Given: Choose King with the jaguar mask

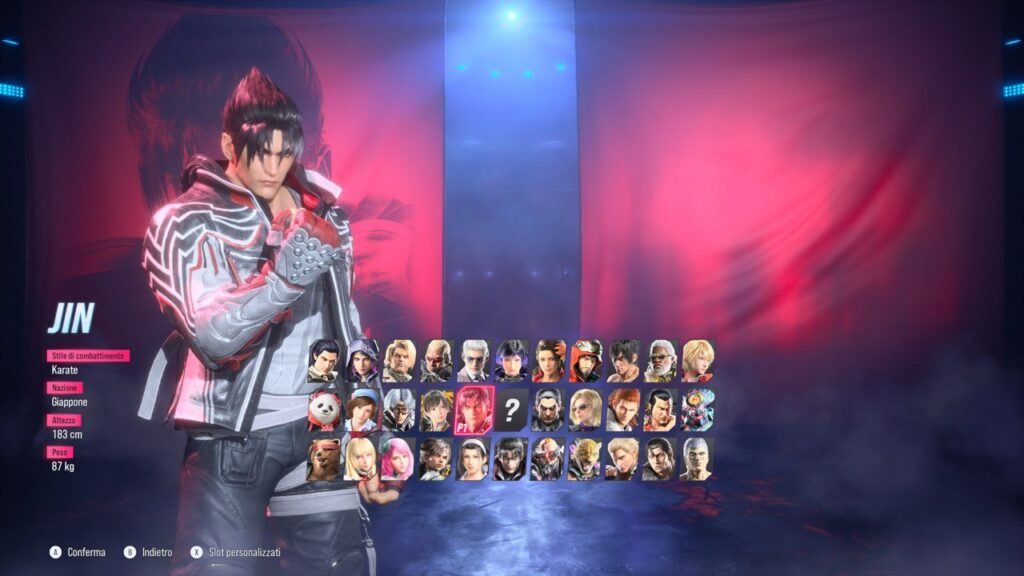Looking at the screenshot, I should click(x=585, y=458).
